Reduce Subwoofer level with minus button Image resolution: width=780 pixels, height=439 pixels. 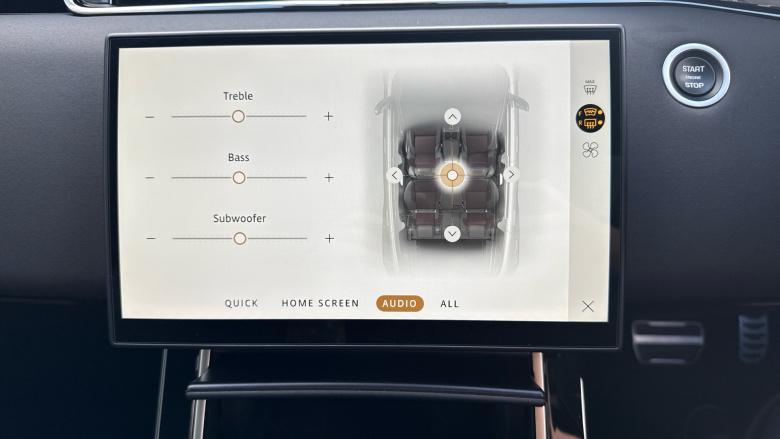151,239
